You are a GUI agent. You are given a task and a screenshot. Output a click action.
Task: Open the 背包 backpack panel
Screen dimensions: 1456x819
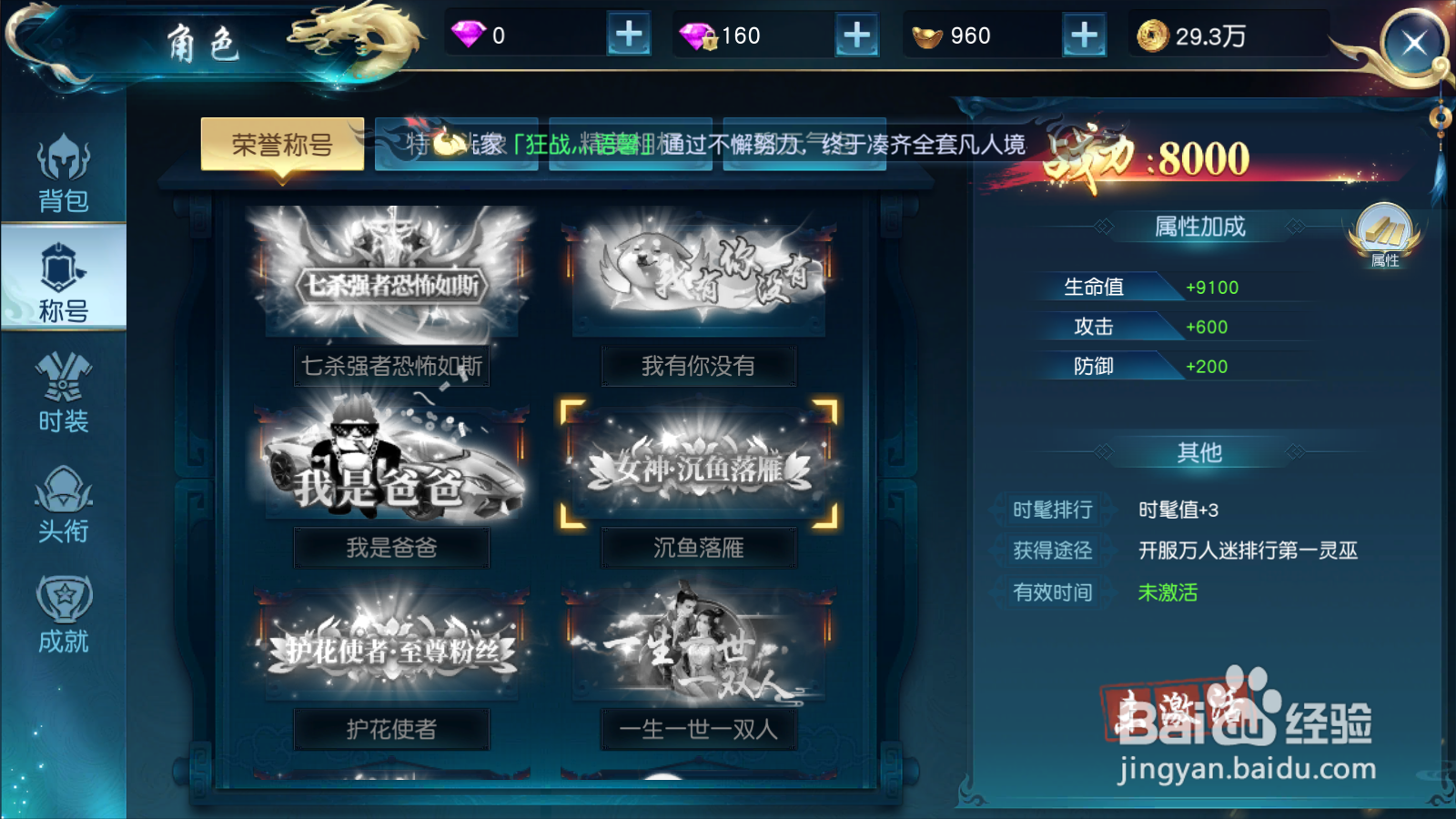(x=62, y=173)
